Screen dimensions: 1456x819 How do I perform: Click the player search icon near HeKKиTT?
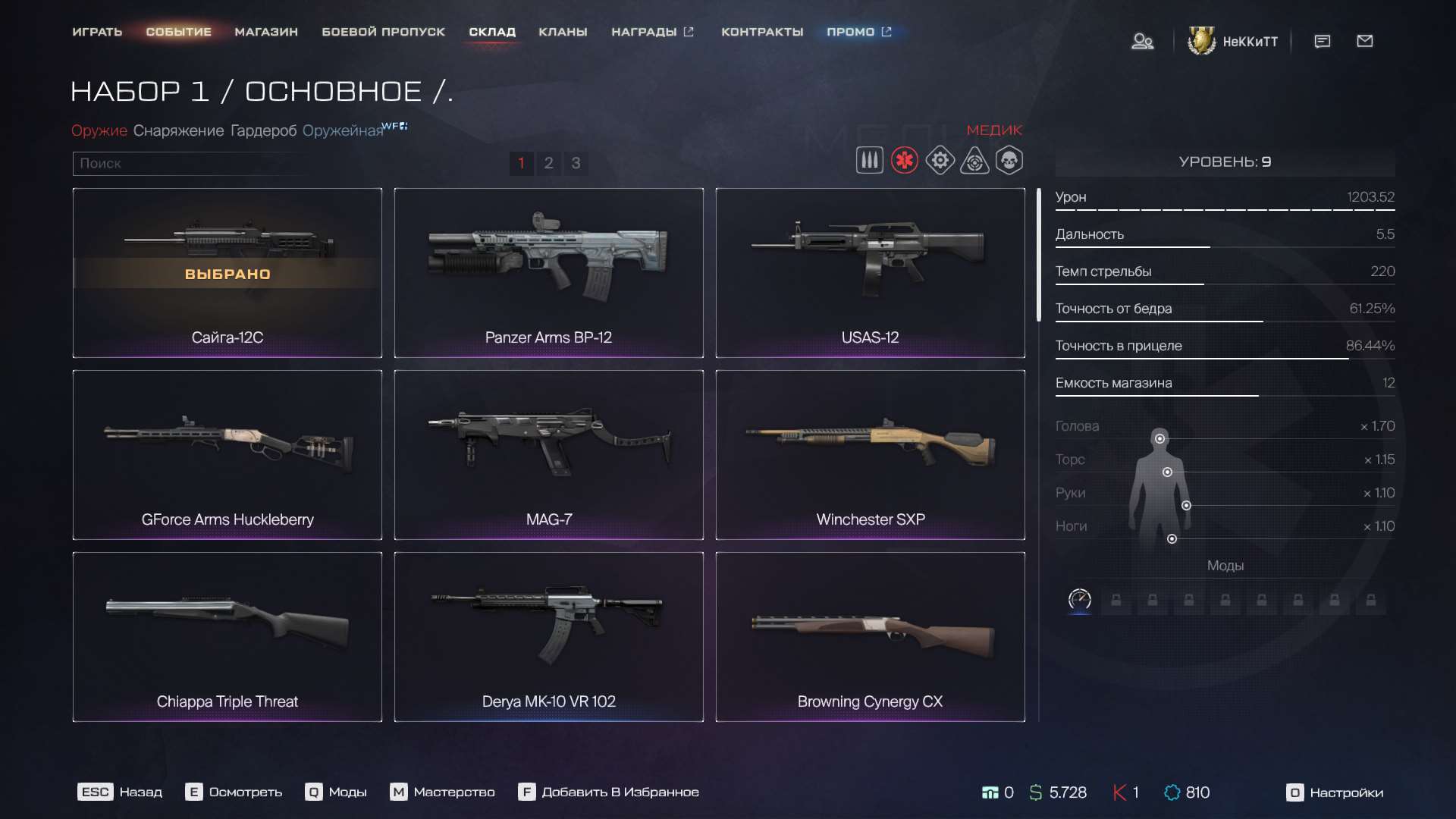(x=1143, y=42)
